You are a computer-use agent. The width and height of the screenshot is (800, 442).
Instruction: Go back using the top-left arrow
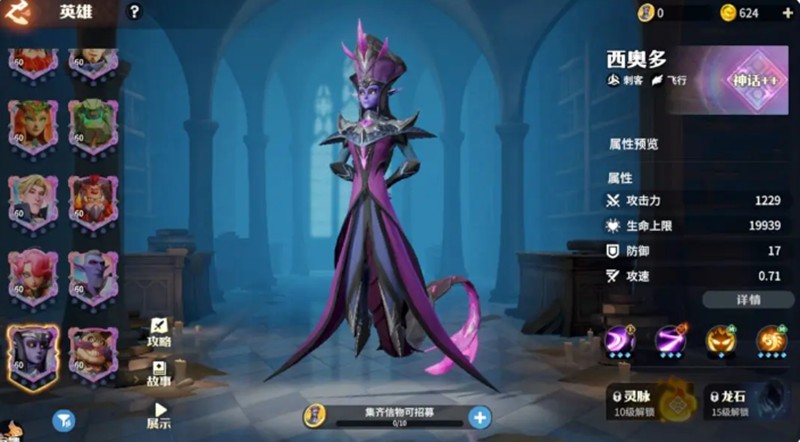click(x=19, y=12)
